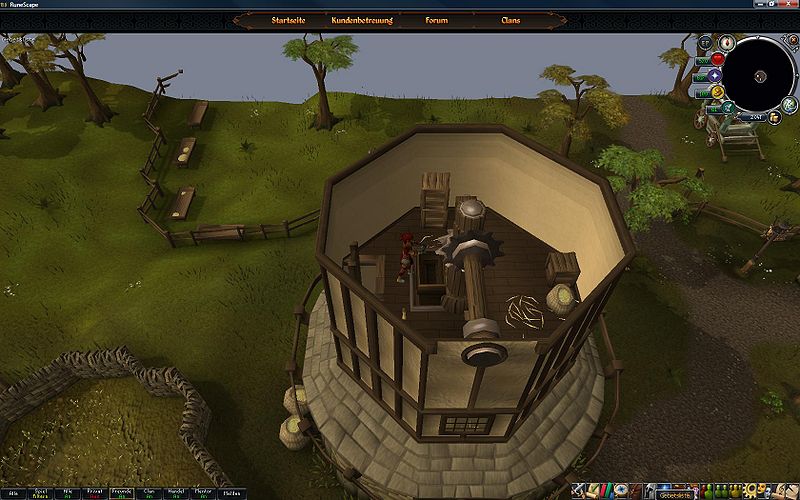
Task: Activate the blue star prayer orb
Action: tap(716, 76)
